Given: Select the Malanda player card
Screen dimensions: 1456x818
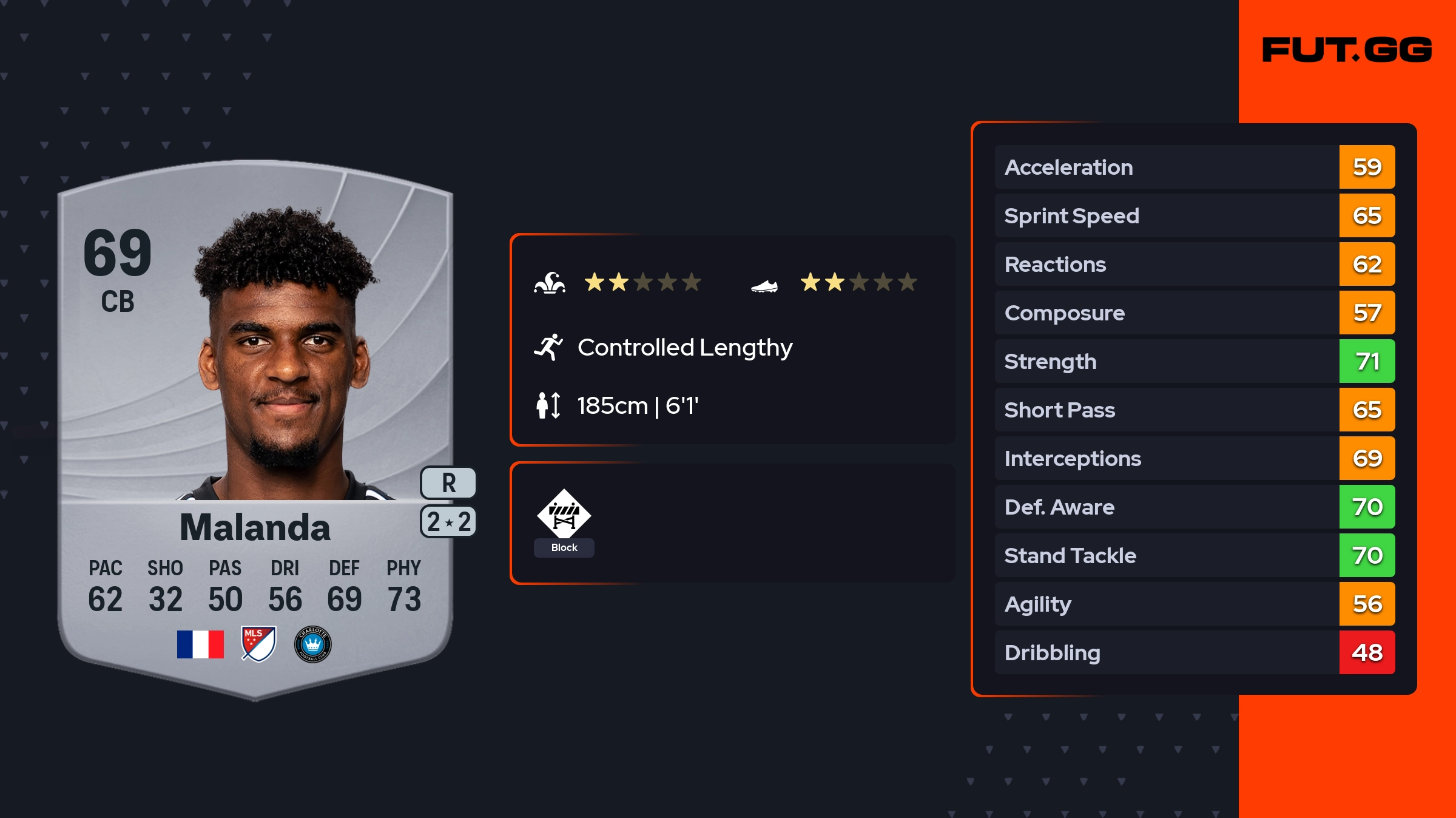Looking at the screenshot, I should (255, 425).
